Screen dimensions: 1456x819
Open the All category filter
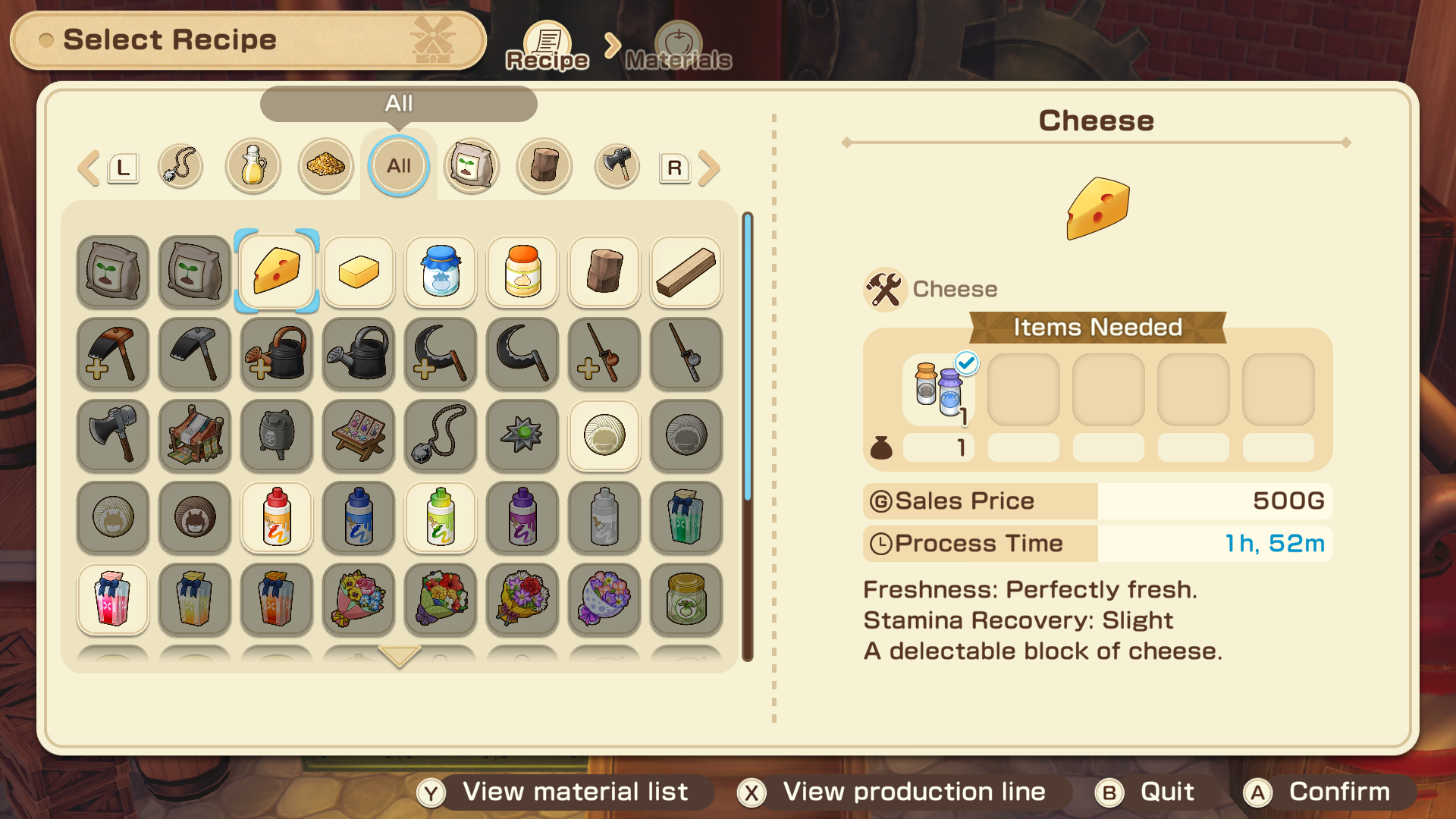click(x=398, y=166)
